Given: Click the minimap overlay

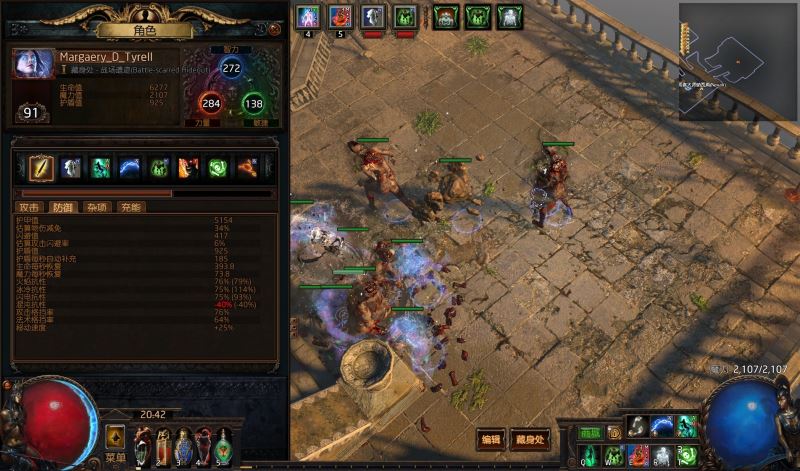Looking at the screenshot, I should point(738,60).
